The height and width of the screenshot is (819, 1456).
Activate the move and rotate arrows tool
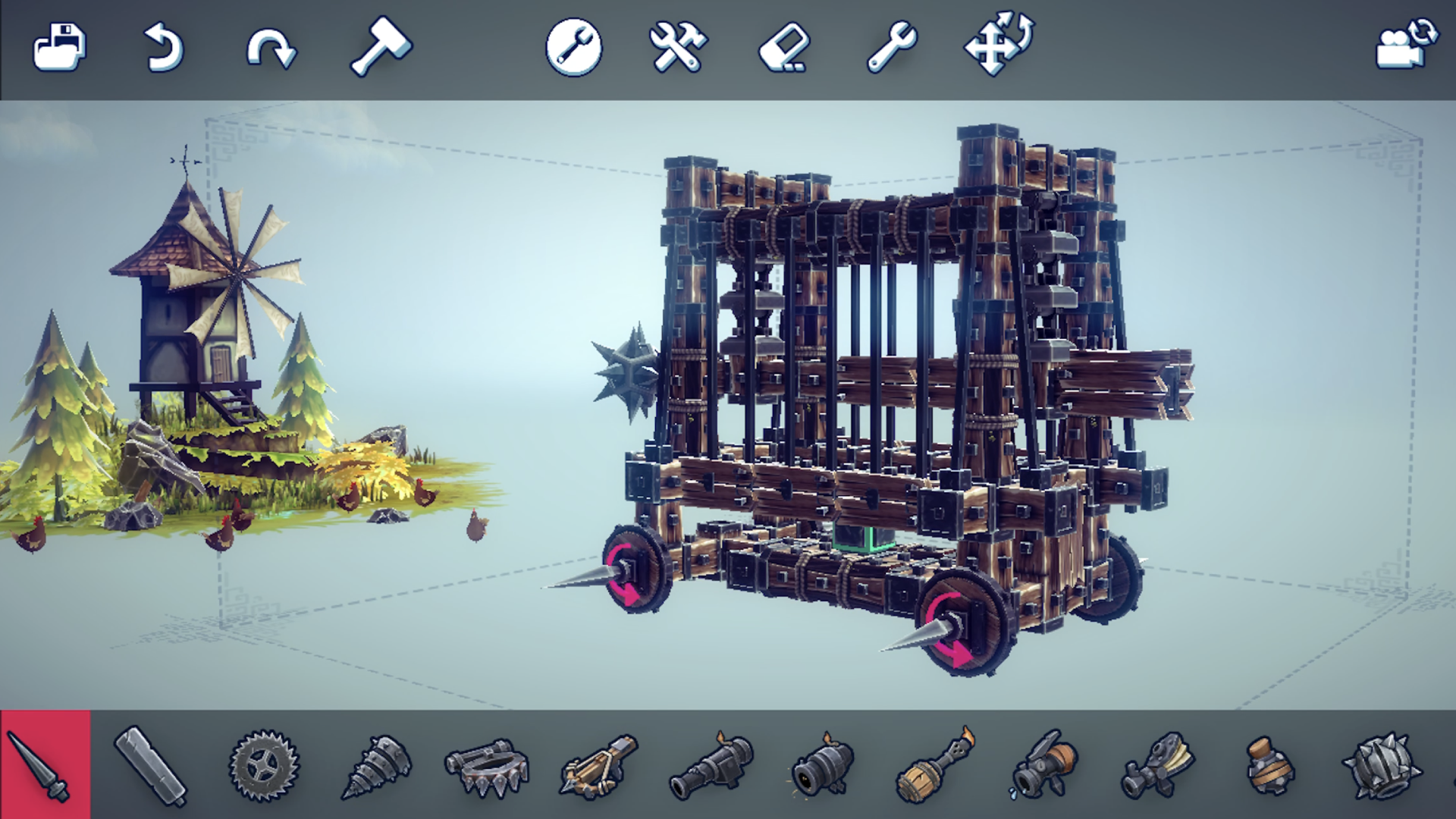[x=998, y=44]
